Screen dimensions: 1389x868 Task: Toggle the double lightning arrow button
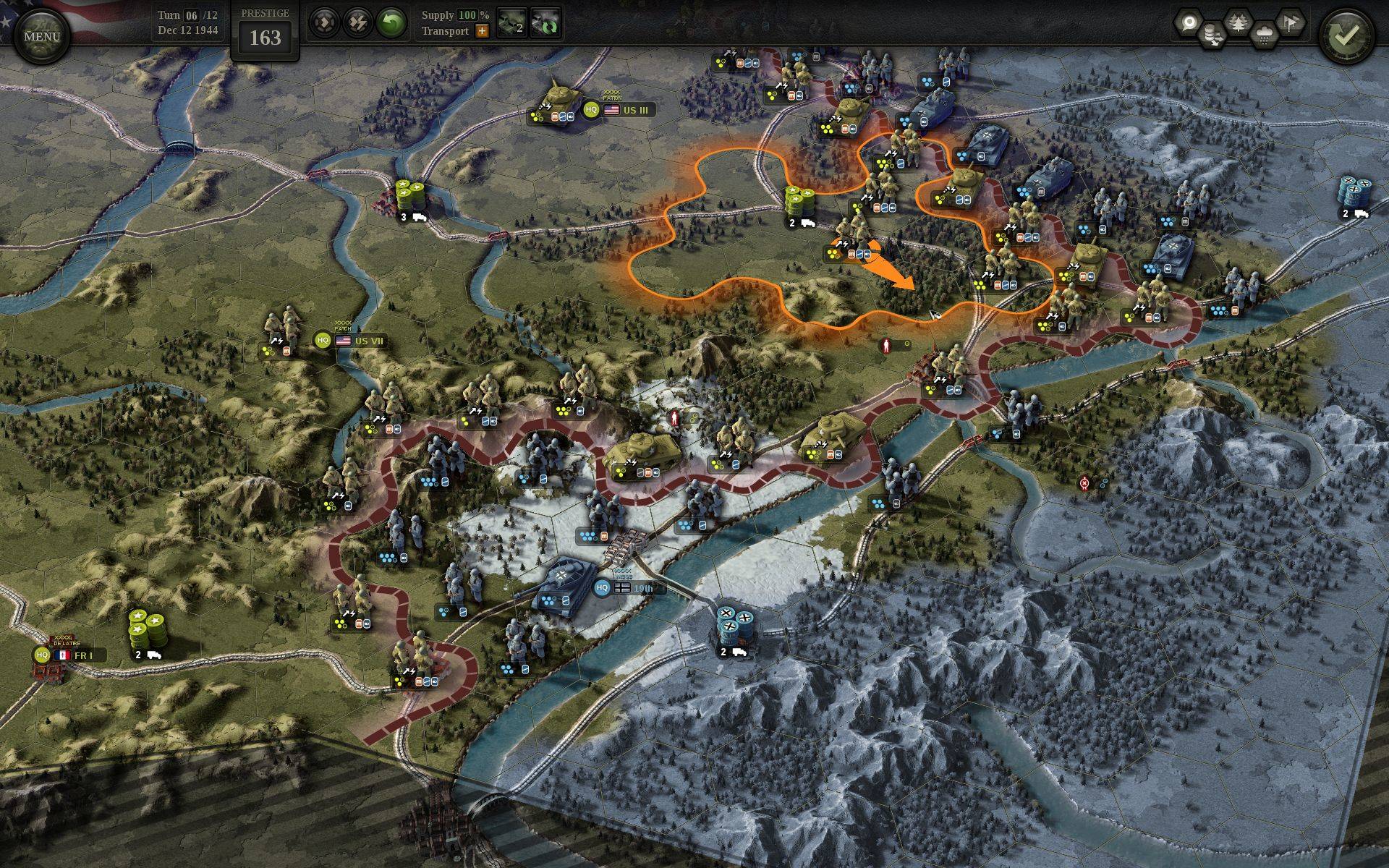[x=358, y=24]
